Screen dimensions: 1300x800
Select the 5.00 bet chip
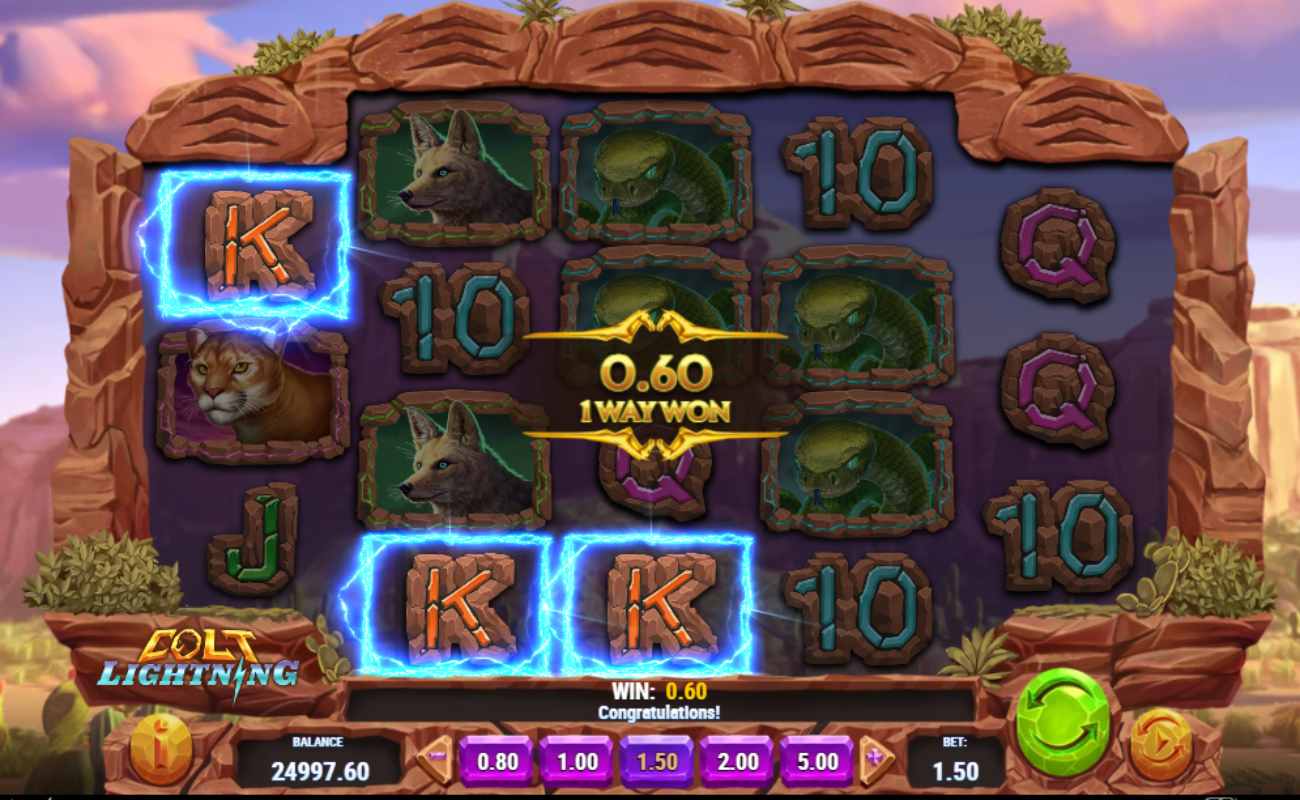click(818, 761)
